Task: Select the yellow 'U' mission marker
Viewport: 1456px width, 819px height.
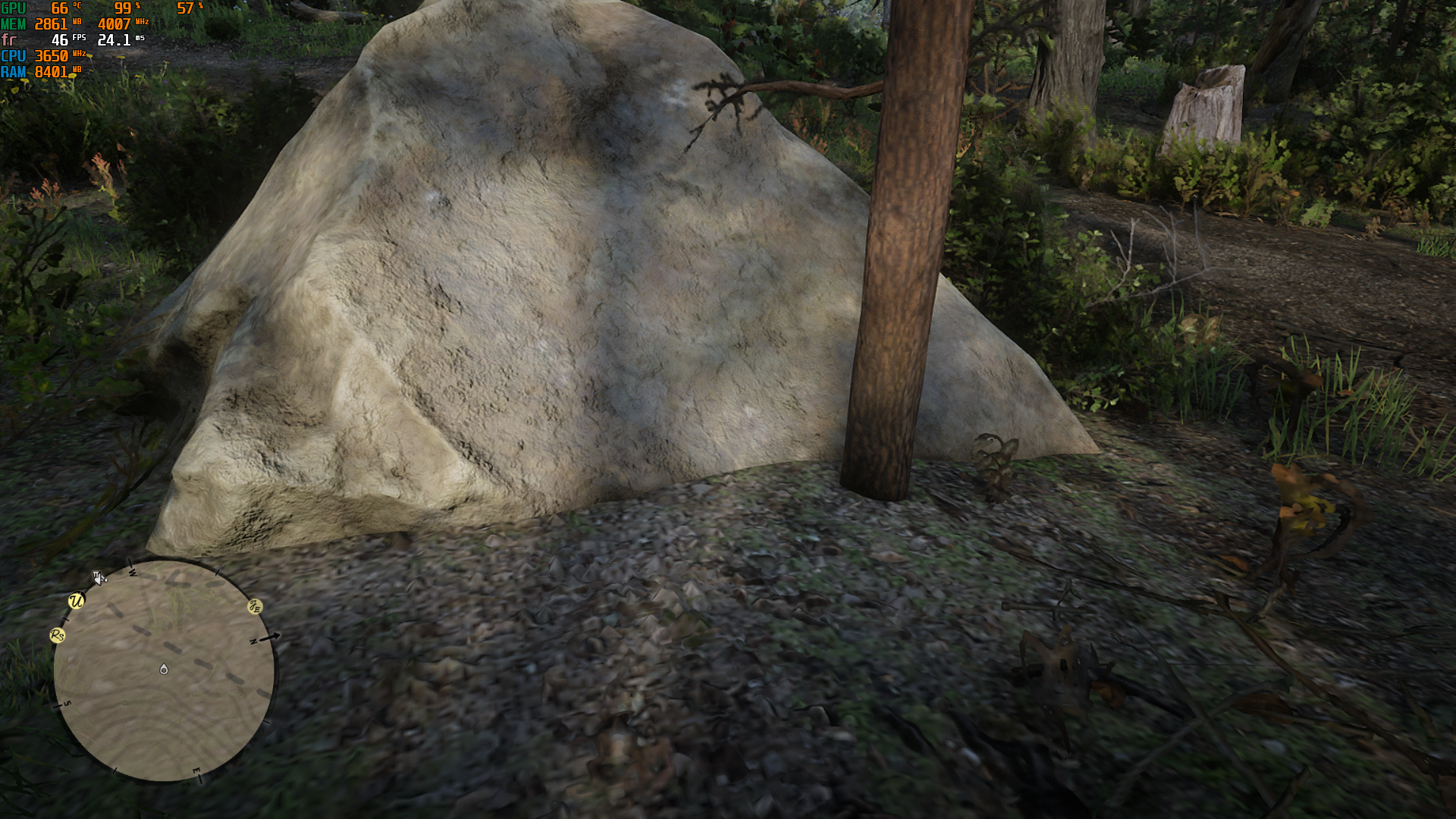Action: tap(76, 601)
